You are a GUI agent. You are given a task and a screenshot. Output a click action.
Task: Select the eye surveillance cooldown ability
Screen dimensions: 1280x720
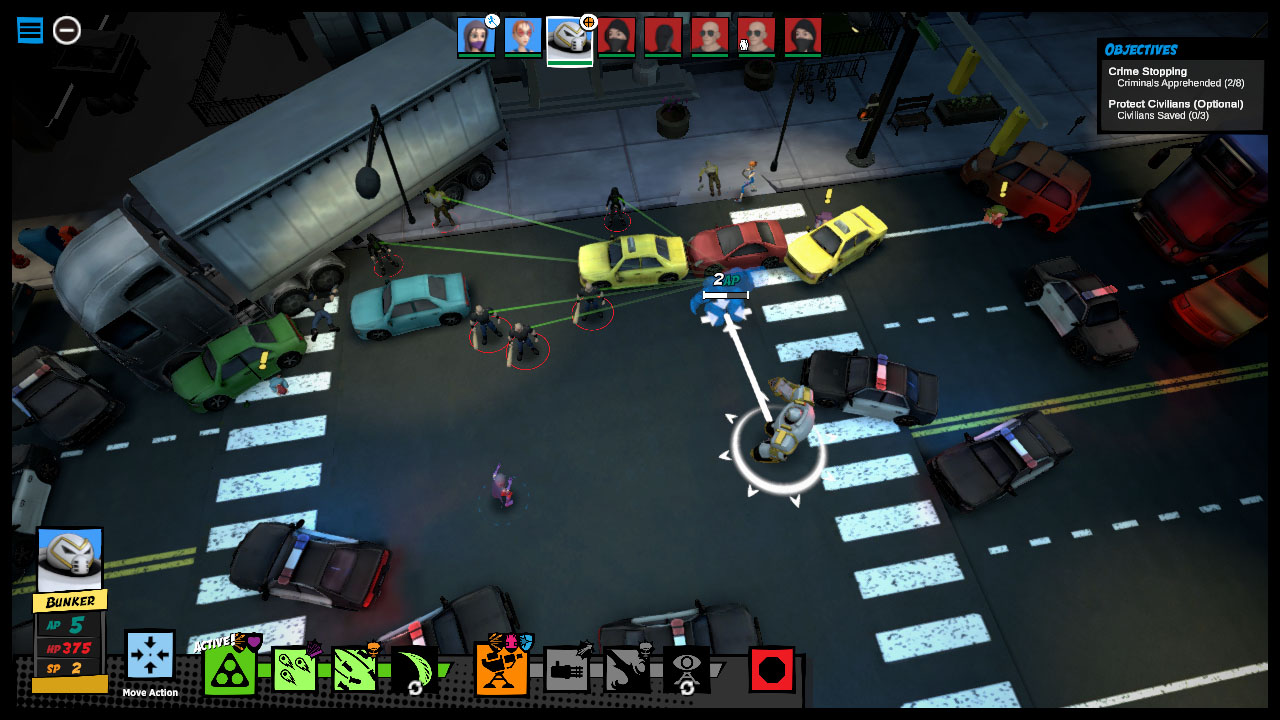[688, 668]
